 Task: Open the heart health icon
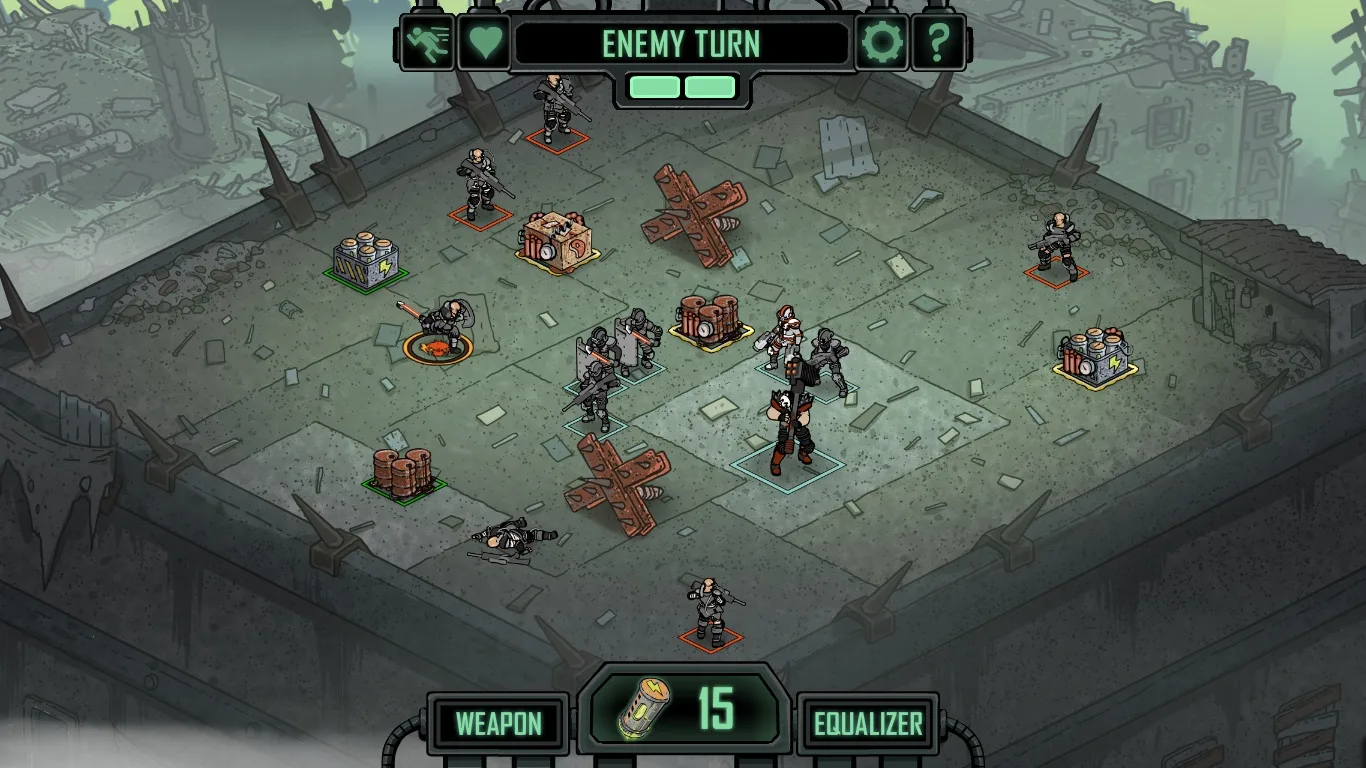pyautogui.click(x=484, y=42)
